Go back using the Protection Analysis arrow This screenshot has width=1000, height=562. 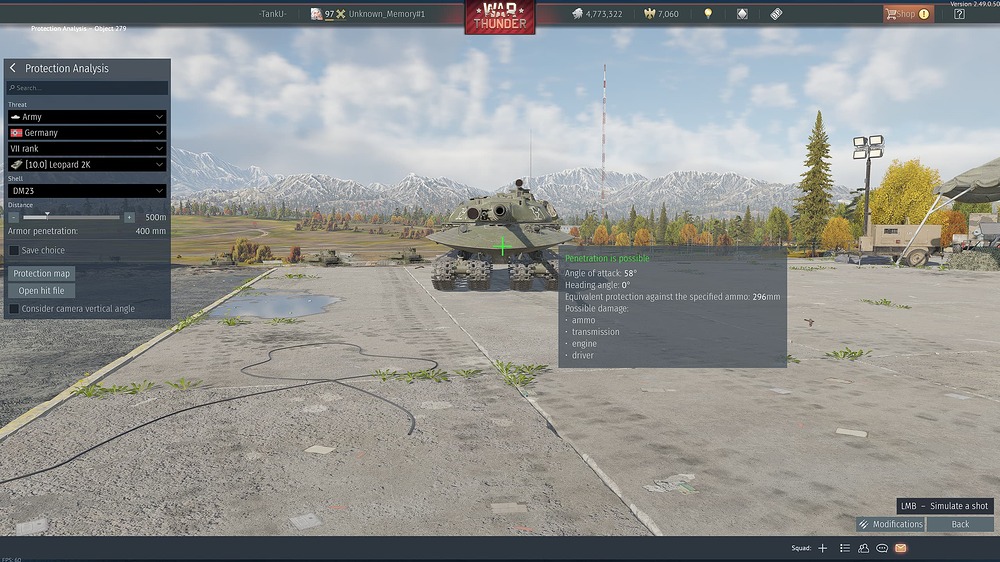[x=13, y=68]
